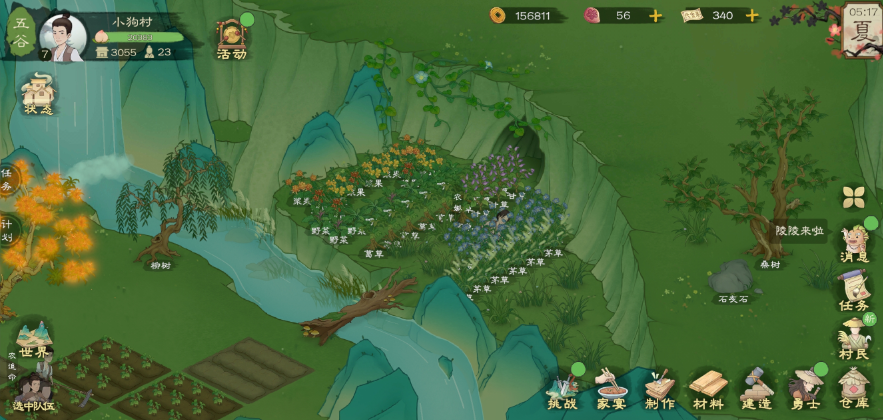883x420 pixels.
Task: Open the 状态 status house icon
Action: click(x=38, y=92)
